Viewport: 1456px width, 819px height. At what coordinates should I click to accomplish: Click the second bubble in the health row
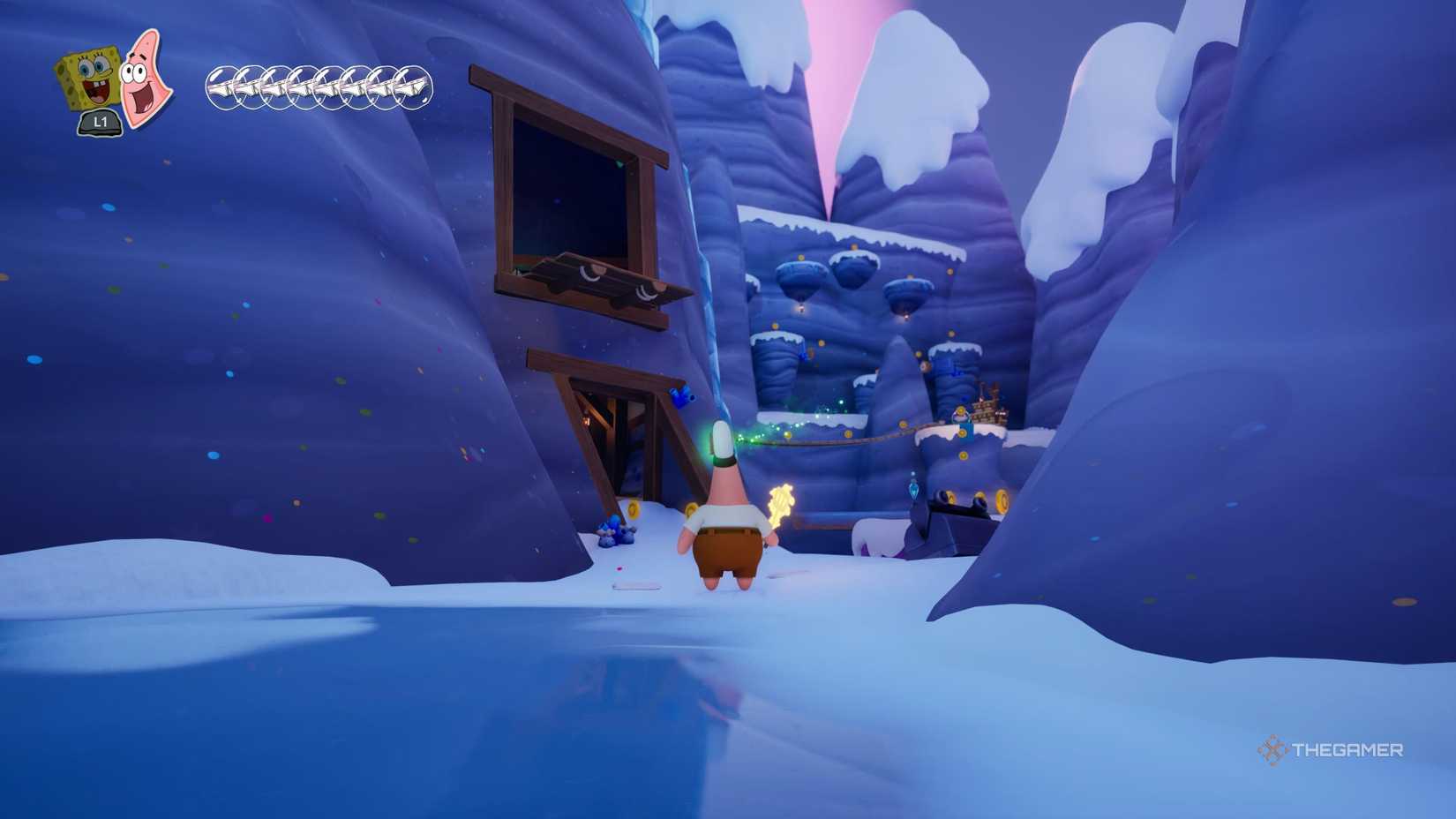pyautogui.click(x=248, y=85)
